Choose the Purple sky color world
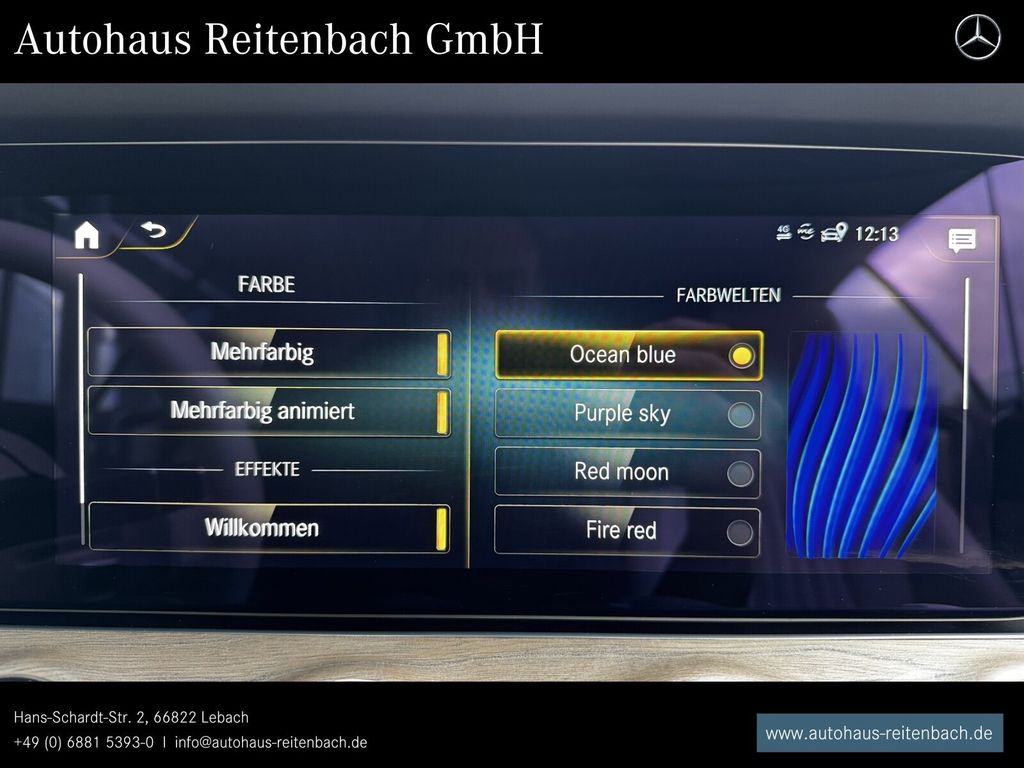The image size is (1024, 768). (628, 414)
